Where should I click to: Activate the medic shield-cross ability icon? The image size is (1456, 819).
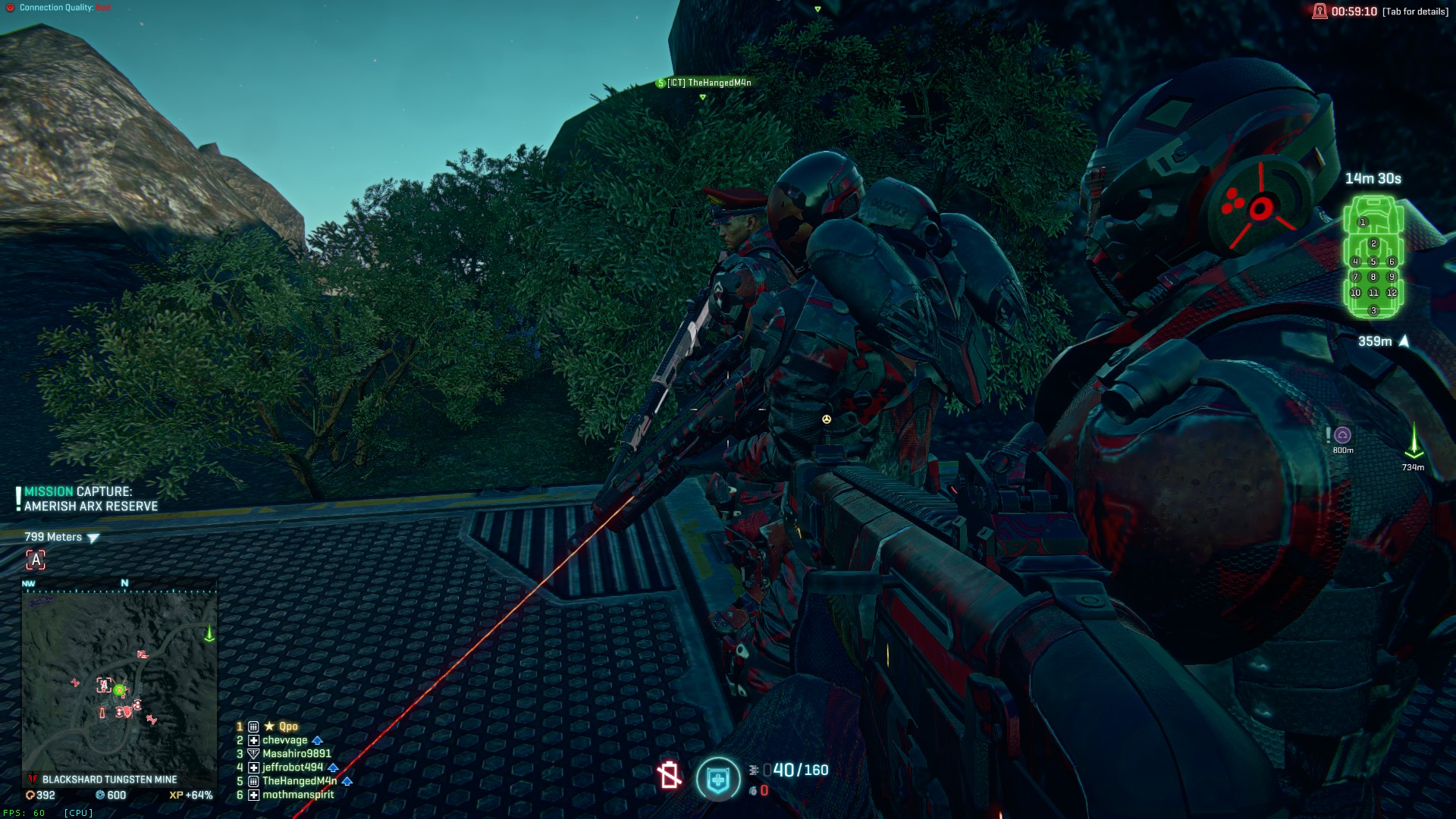[x=717, y=779]
